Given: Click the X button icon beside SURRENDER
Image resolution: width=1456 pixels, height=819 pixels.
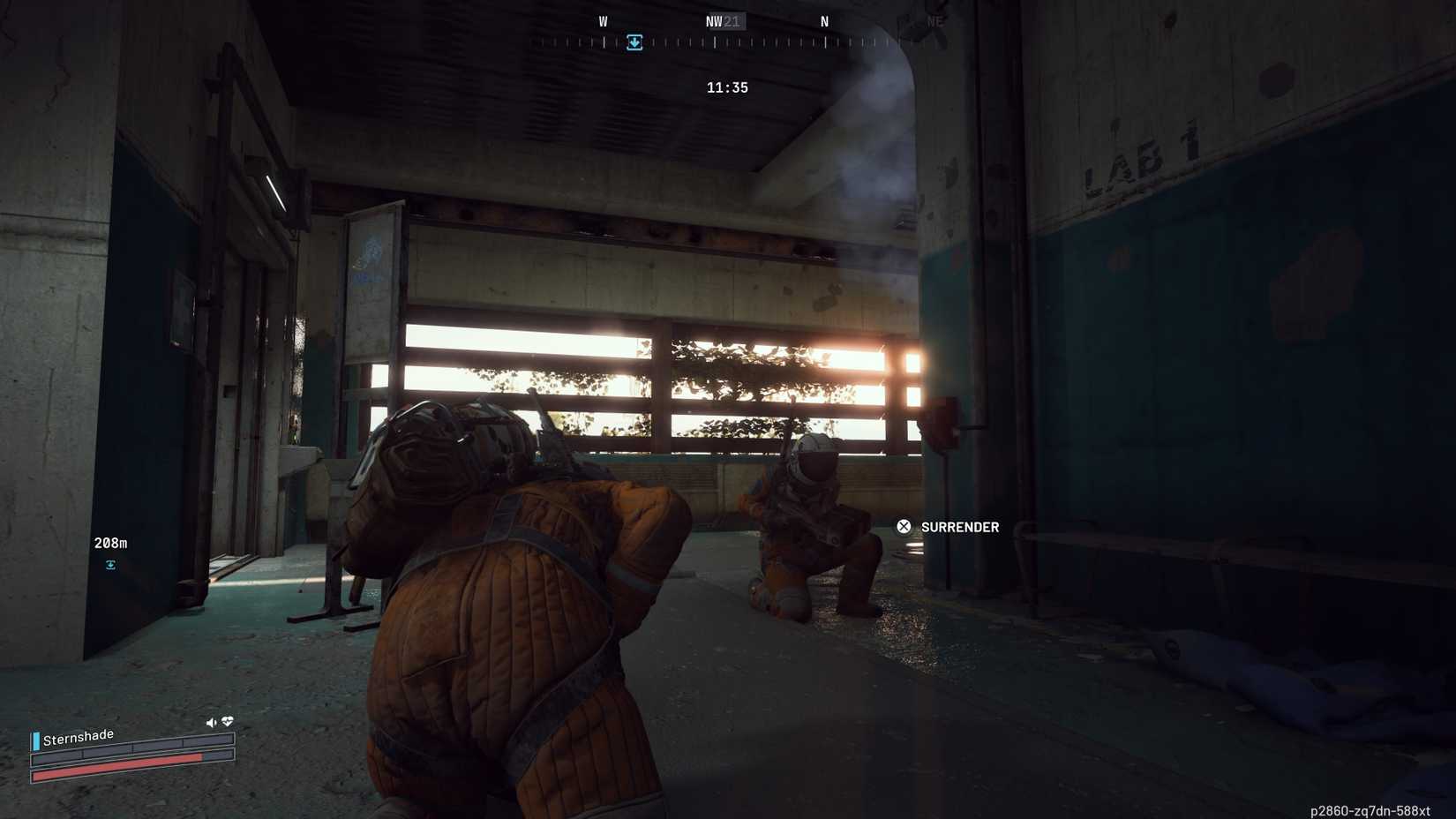Looking at the screenshot, I should click(x=904, y=526).
